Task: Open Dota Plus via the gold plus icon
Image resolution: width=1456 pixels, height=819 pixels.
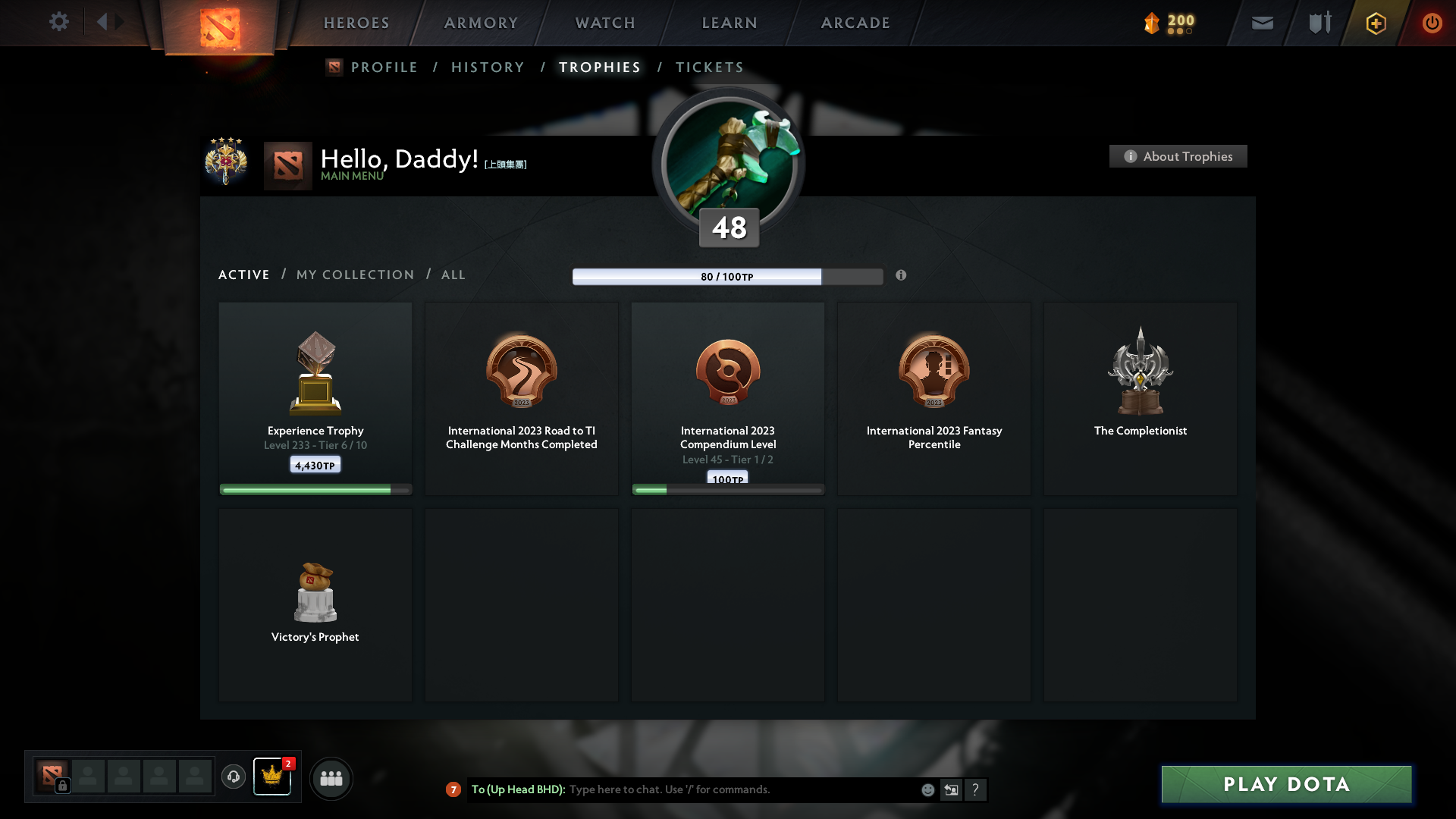Action: (x=1375, y=24)
